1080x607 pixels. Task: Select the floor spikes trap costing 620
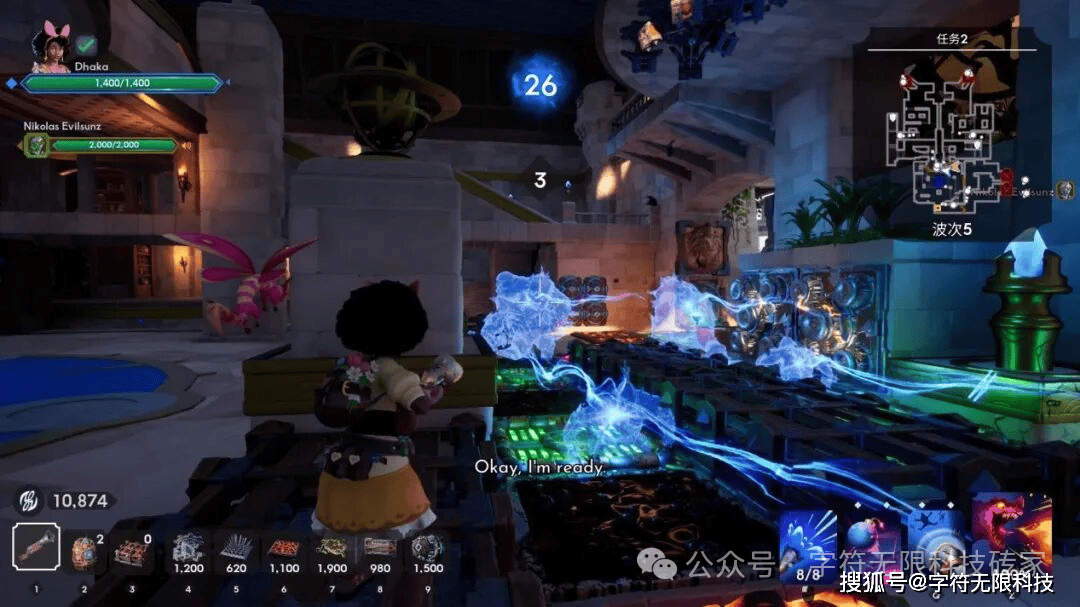click(x=236, y=548)
